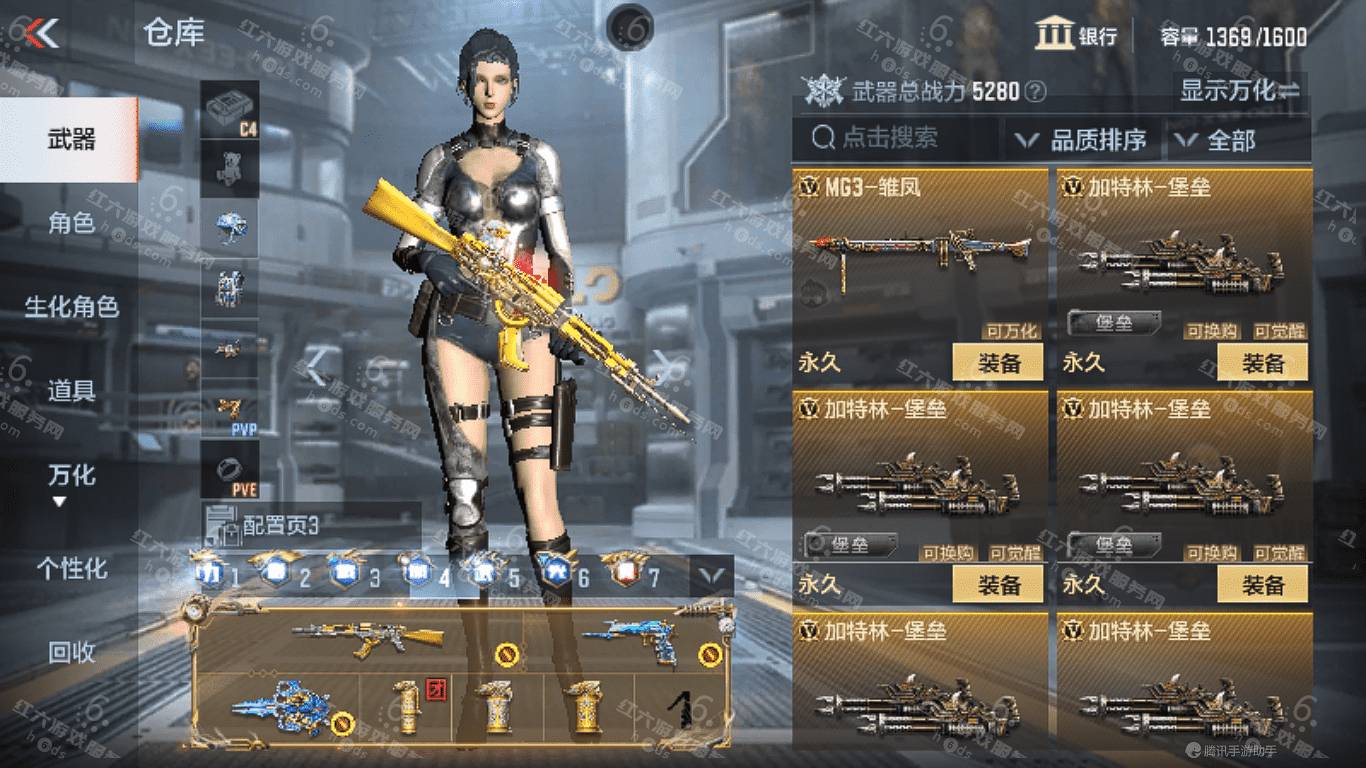
Task: Open the 回收 tab
Action: point(70,652)
